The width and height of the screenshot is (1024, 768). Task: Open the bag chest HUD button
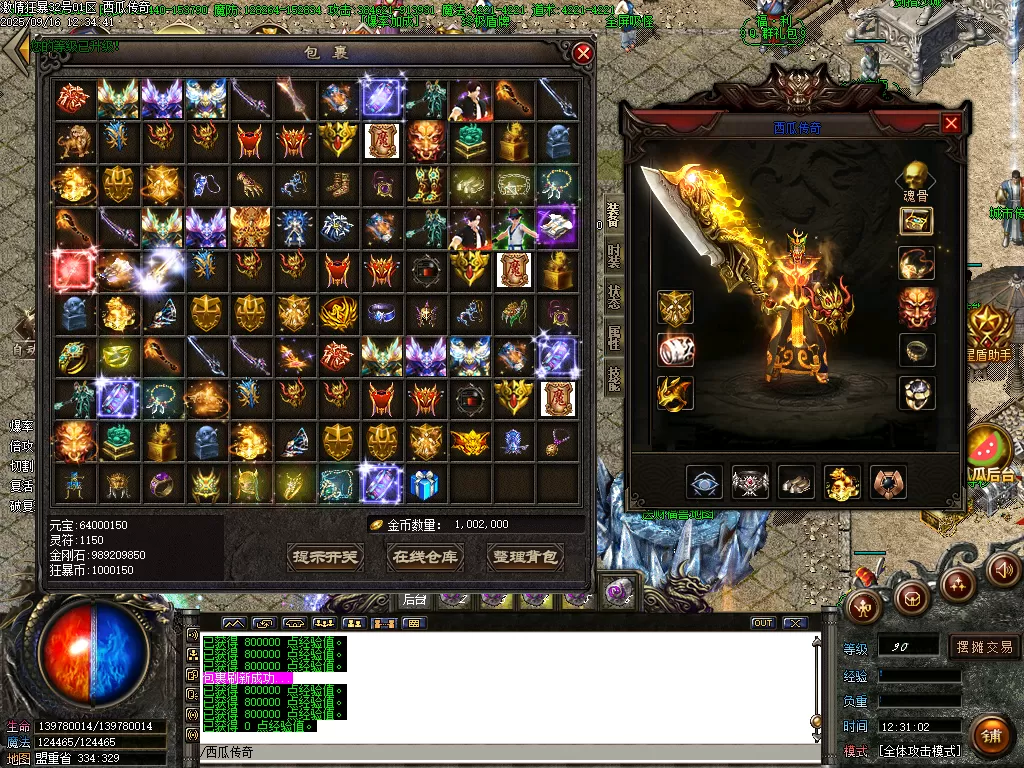tap(911, 599)
